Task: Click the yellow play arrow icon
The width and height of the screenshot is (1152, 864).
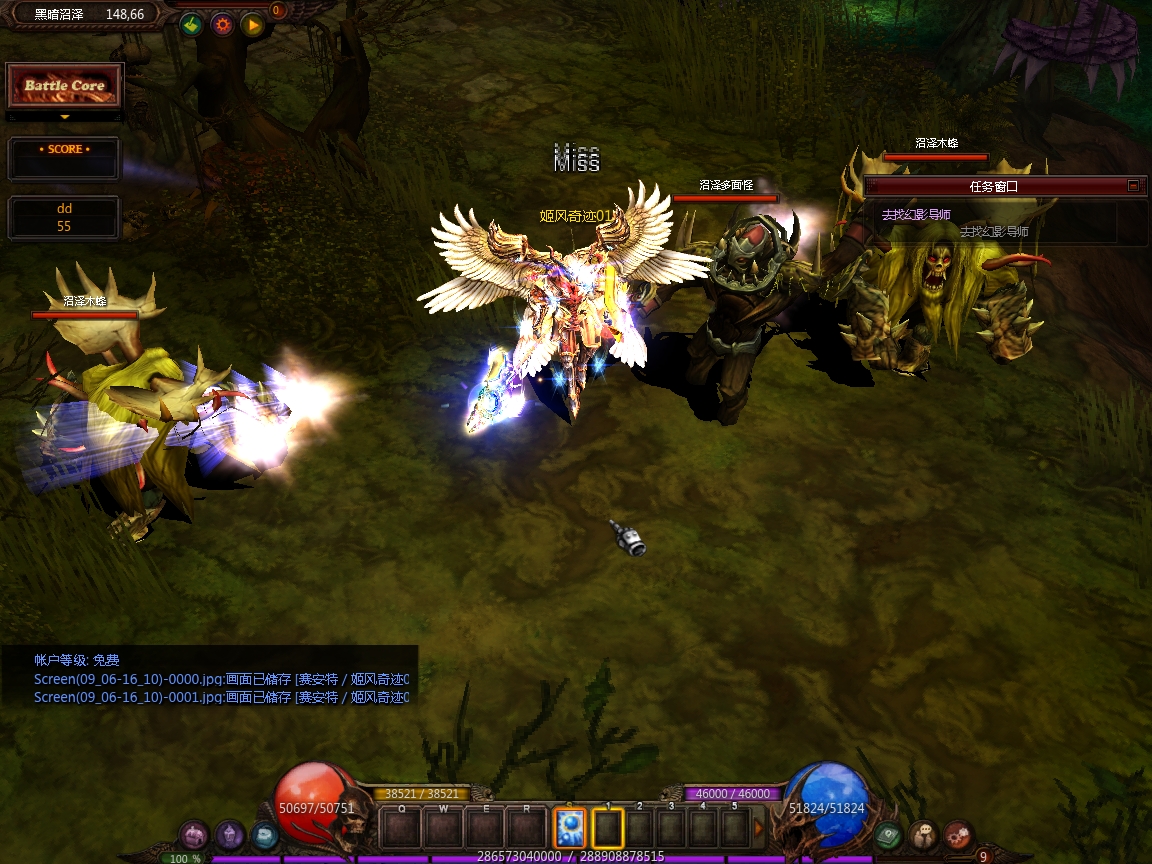Action: tap(252, 25)
